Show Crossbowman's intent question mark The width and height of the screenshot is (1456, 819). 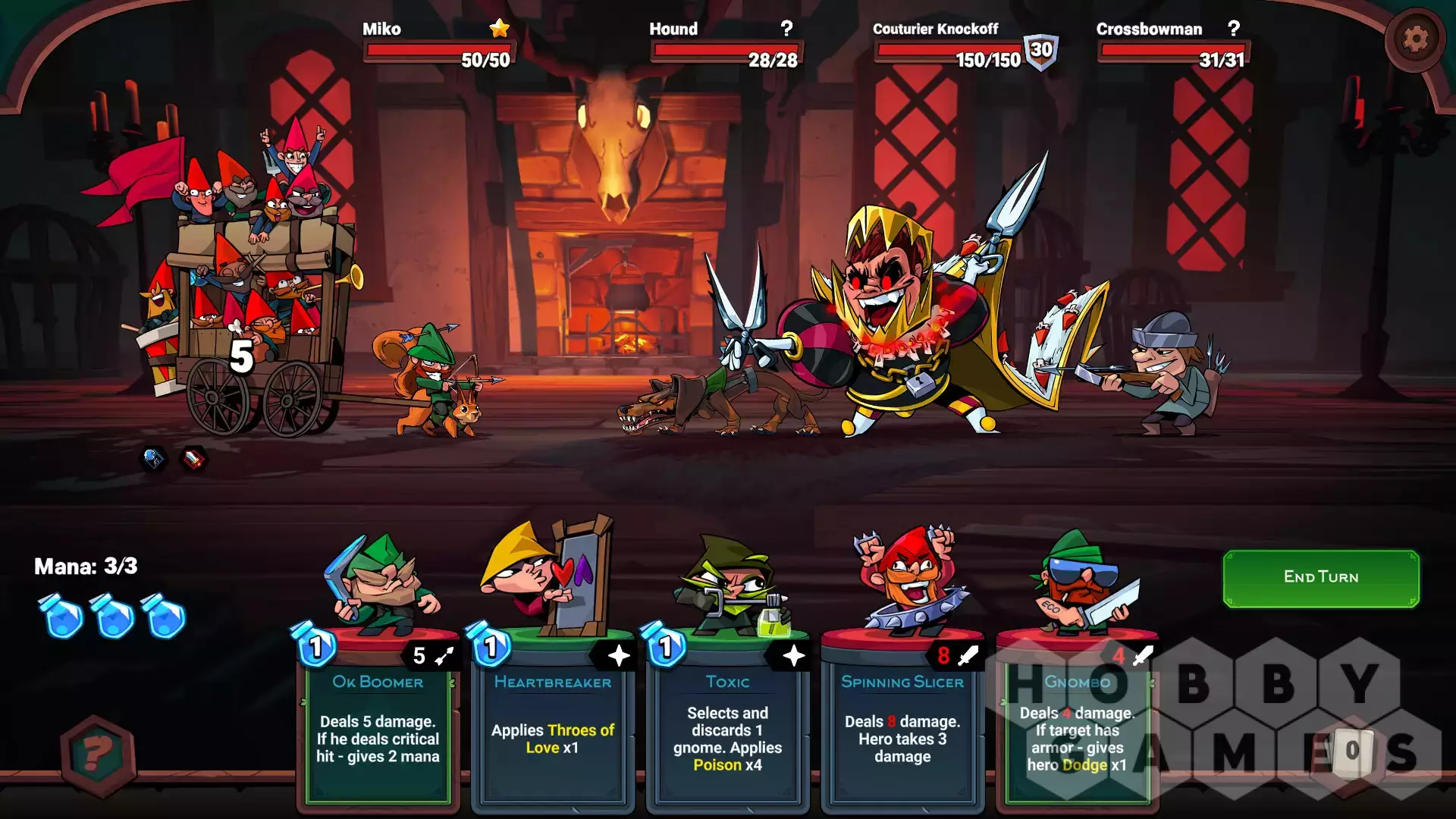1234,29
